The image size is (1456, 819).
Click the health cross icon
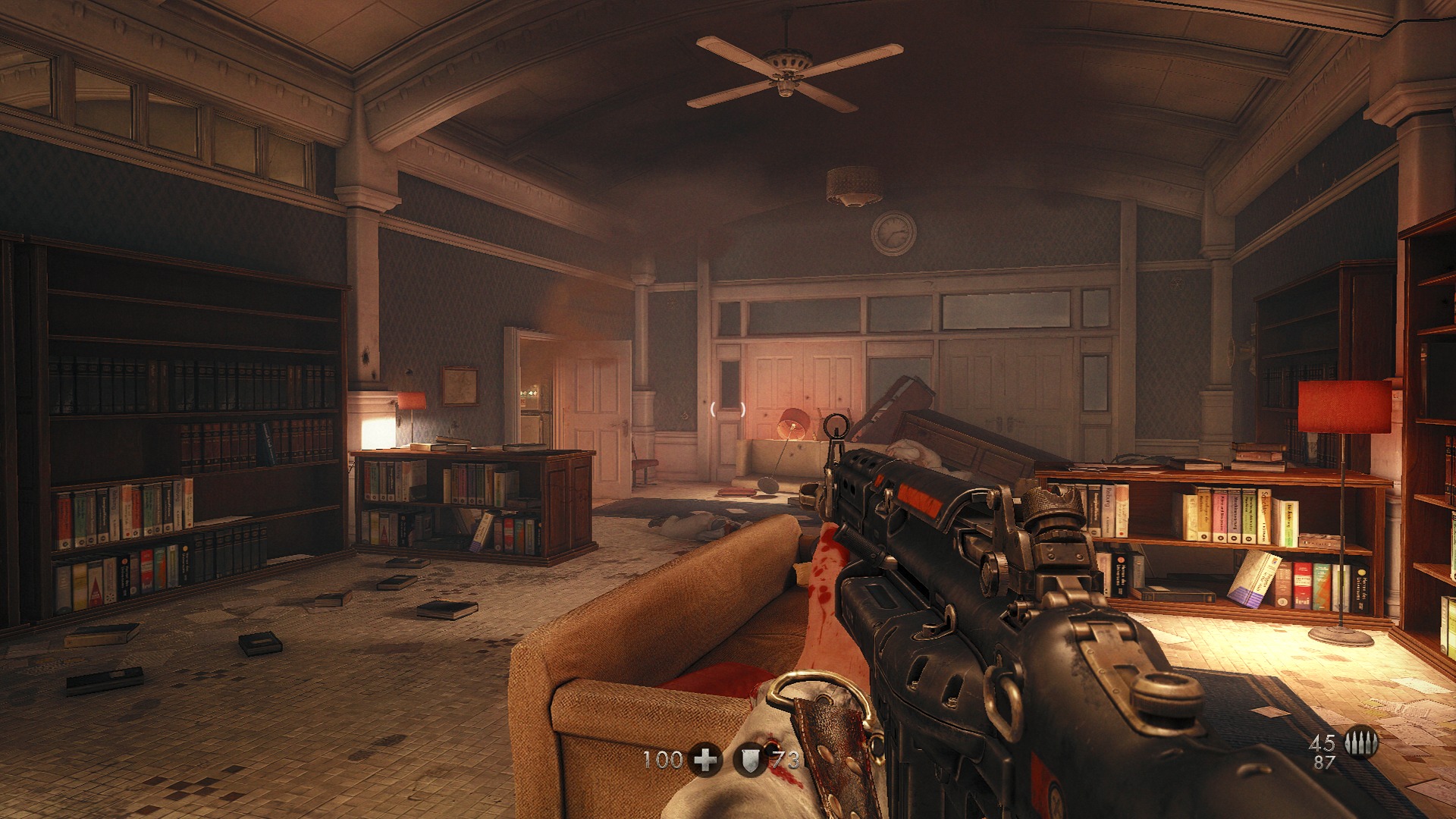click(705, 759)
